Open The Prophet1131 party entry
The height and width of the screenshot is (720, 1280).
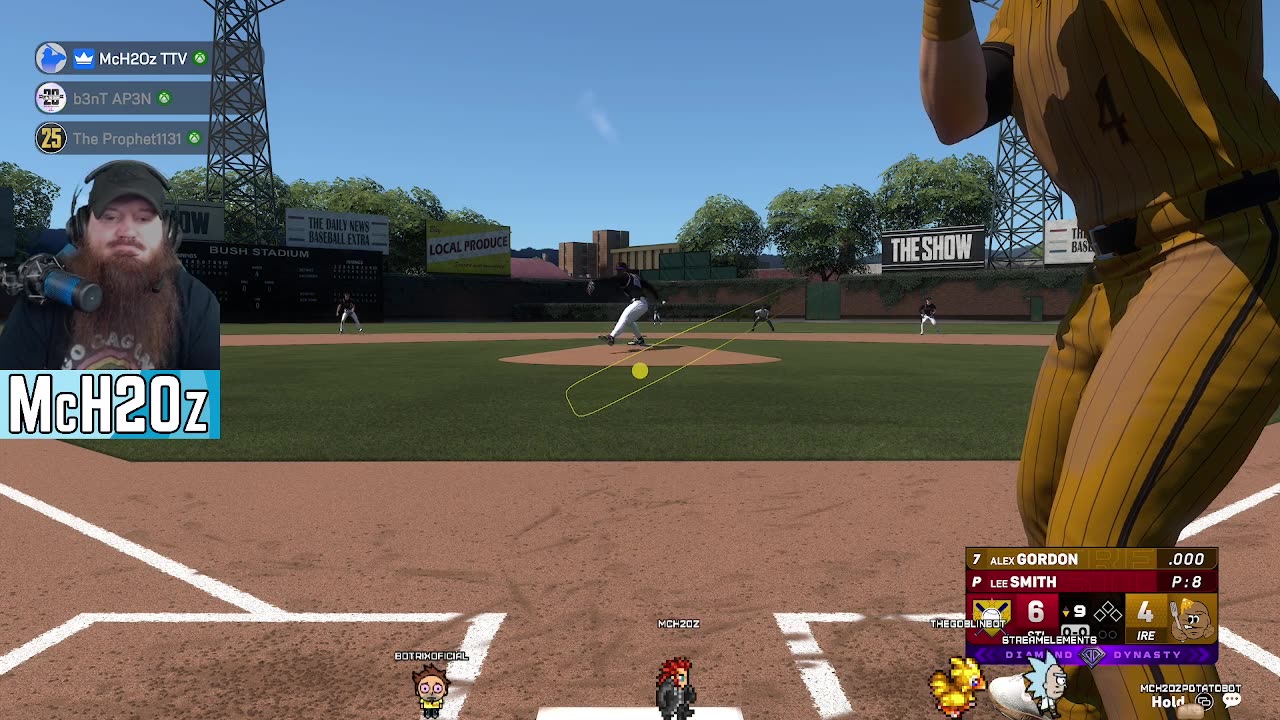[127, 138]
